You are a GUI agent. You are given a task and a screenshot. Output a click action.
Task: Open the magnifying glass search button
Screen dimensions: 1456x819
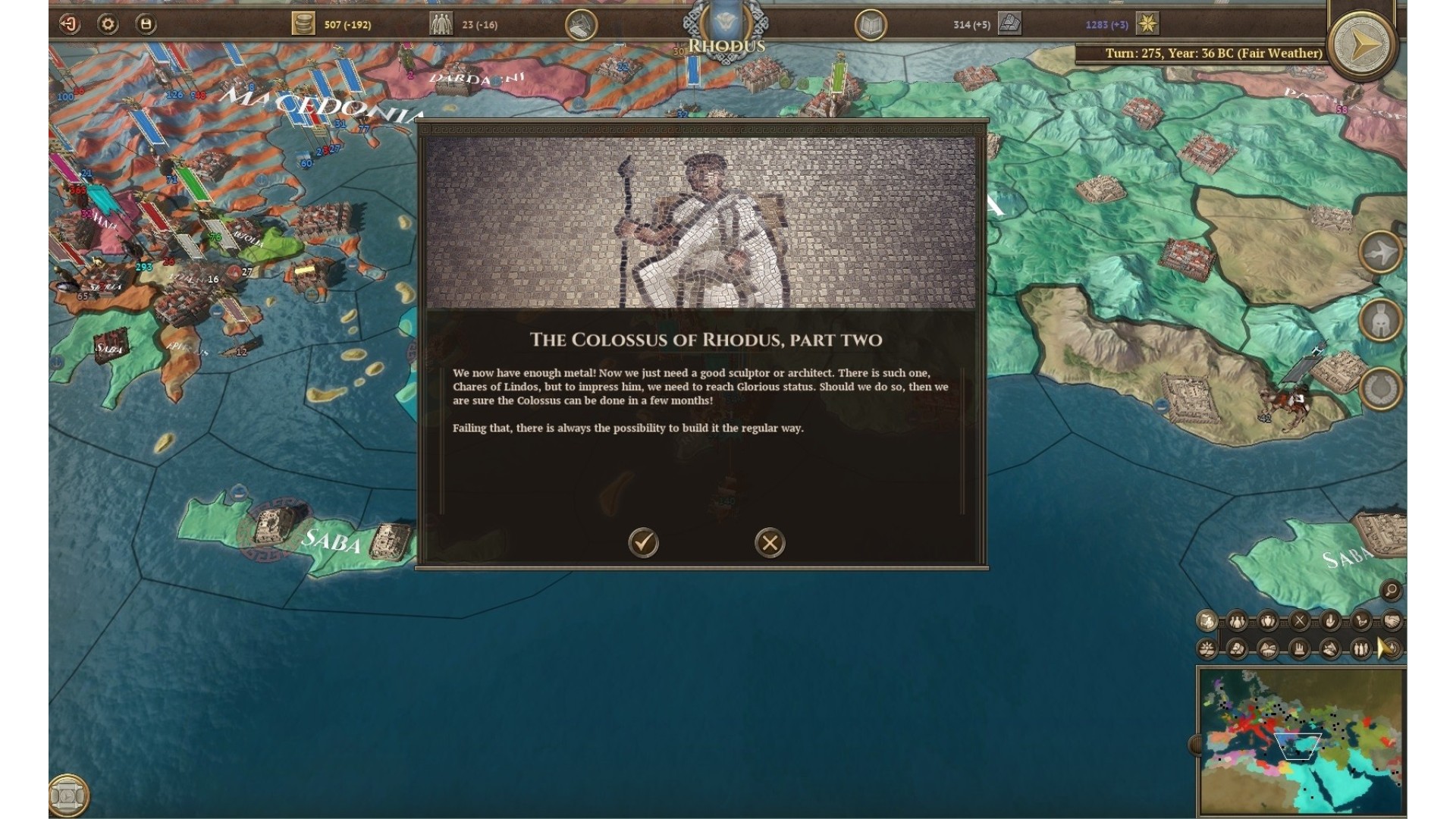[x=1391, y=590]
